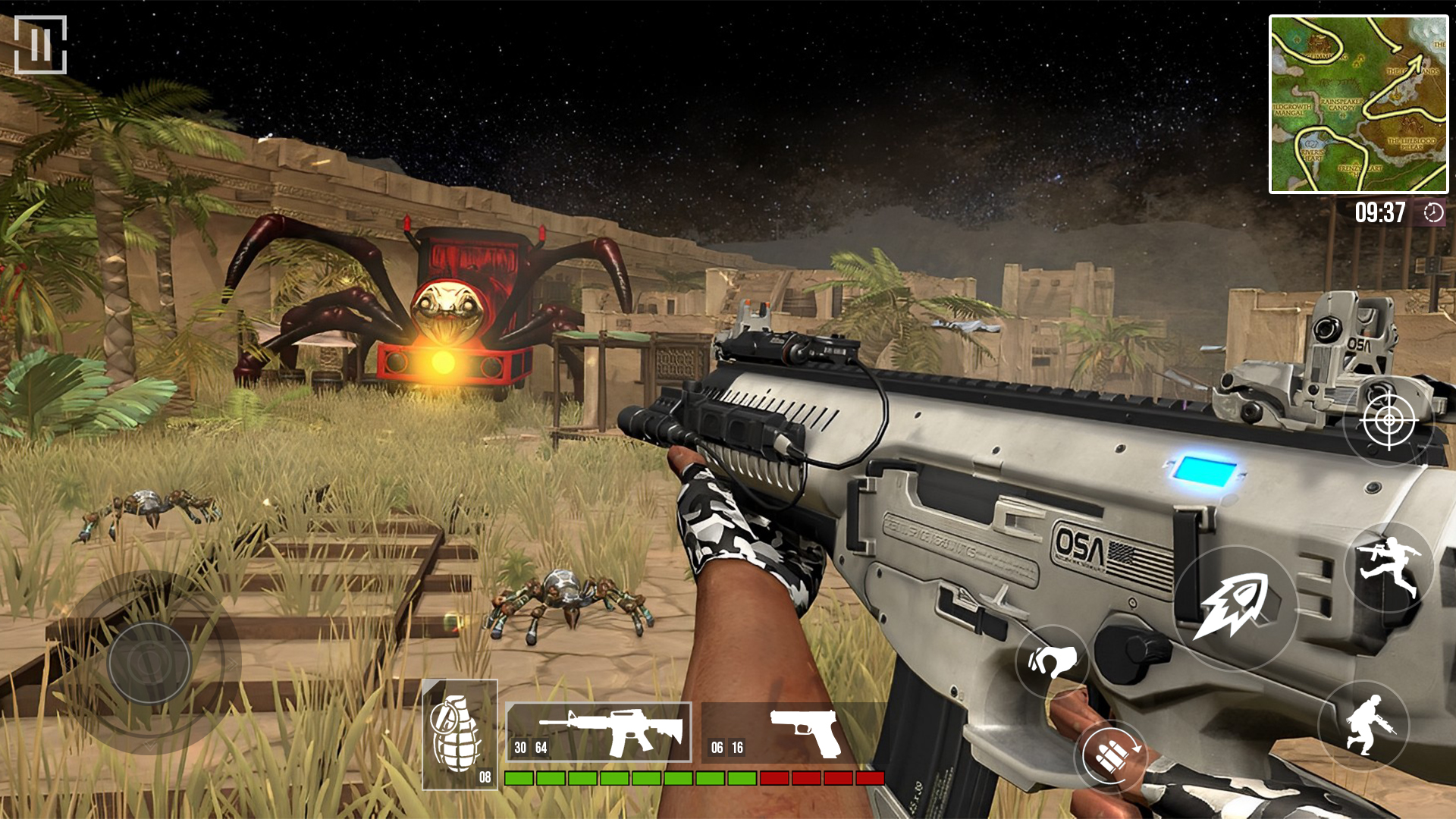
Task: Switch to the pistol weapon slot
Action: tap(792, 733)
